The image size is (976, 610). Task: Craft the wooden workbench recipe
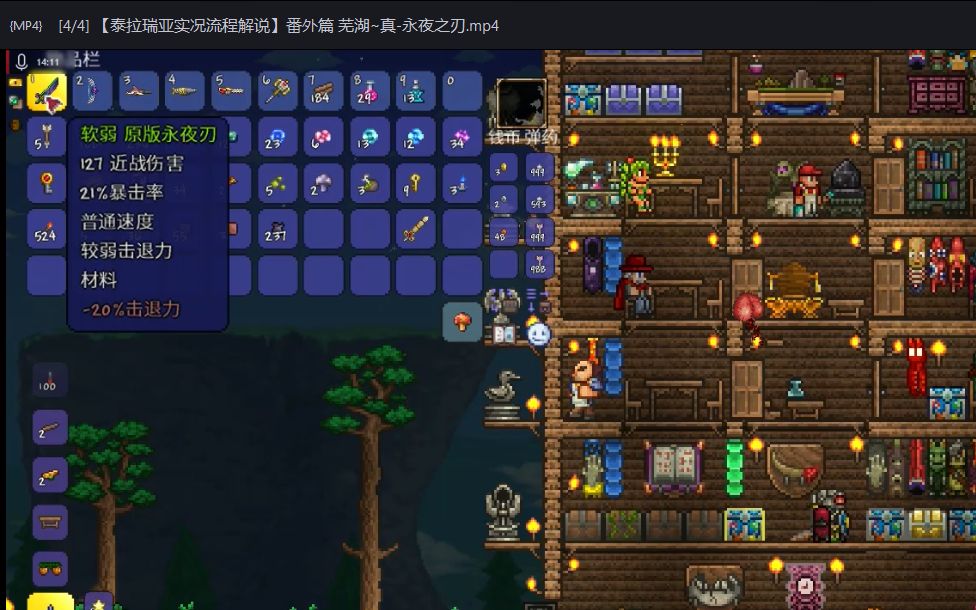(x=50, y=521)
